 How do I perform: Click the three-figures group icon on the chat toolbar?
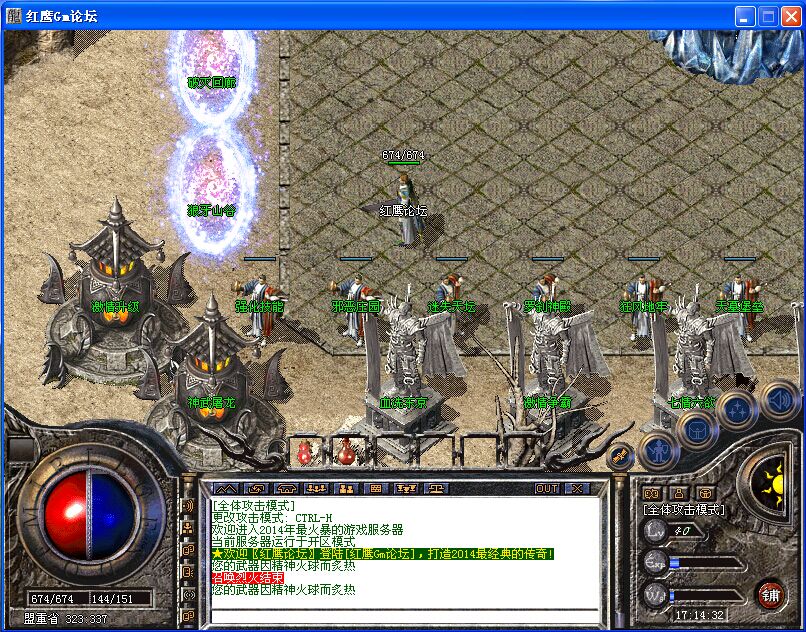[x=316, y=488]
